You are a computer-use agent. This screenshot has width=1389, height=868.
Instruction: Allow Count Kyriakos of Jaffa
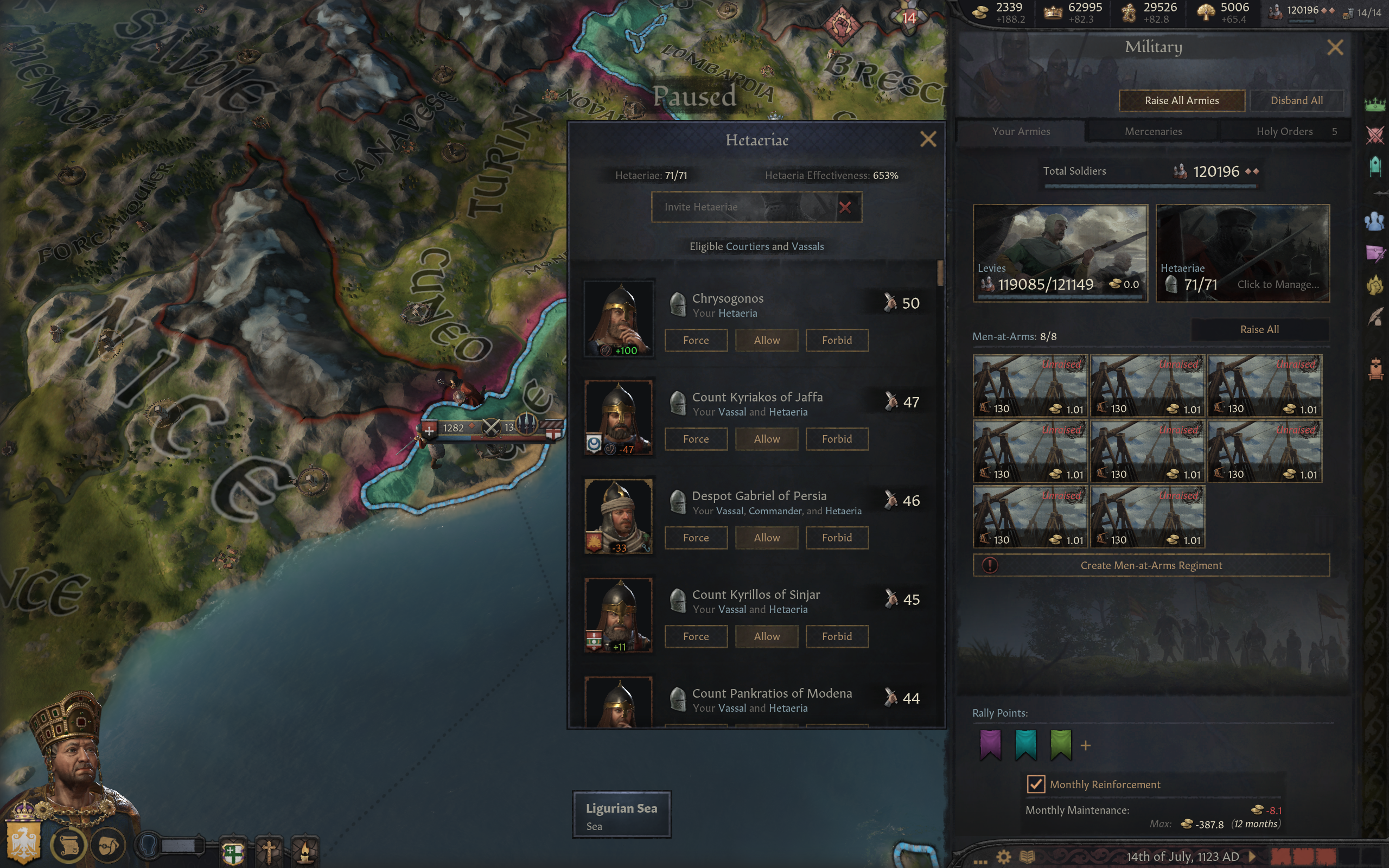[766, 438]
